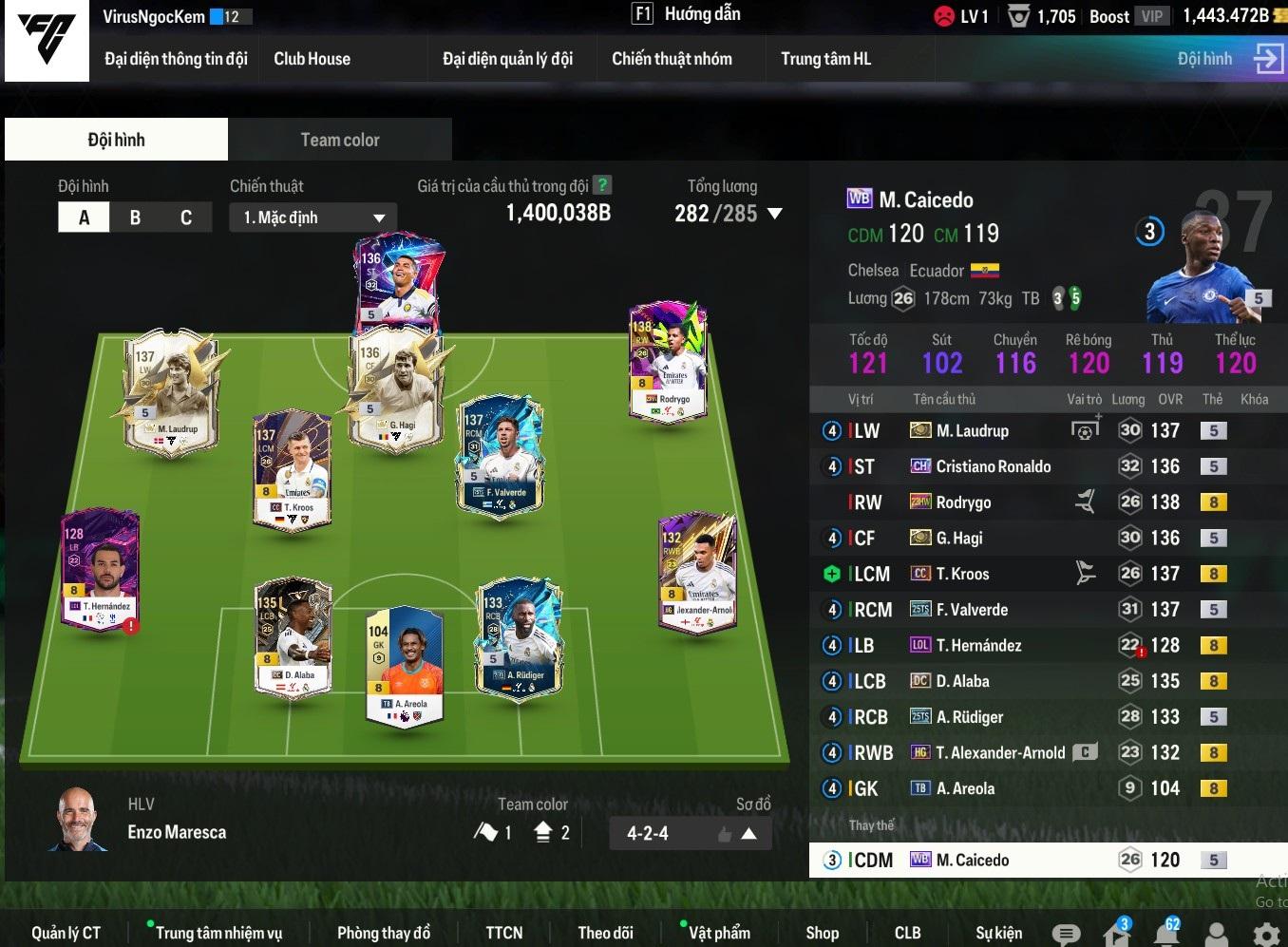Open the settings gear icon
Image resolution: width=1288 pixels, height=947 pixels.
(1266, 934)
